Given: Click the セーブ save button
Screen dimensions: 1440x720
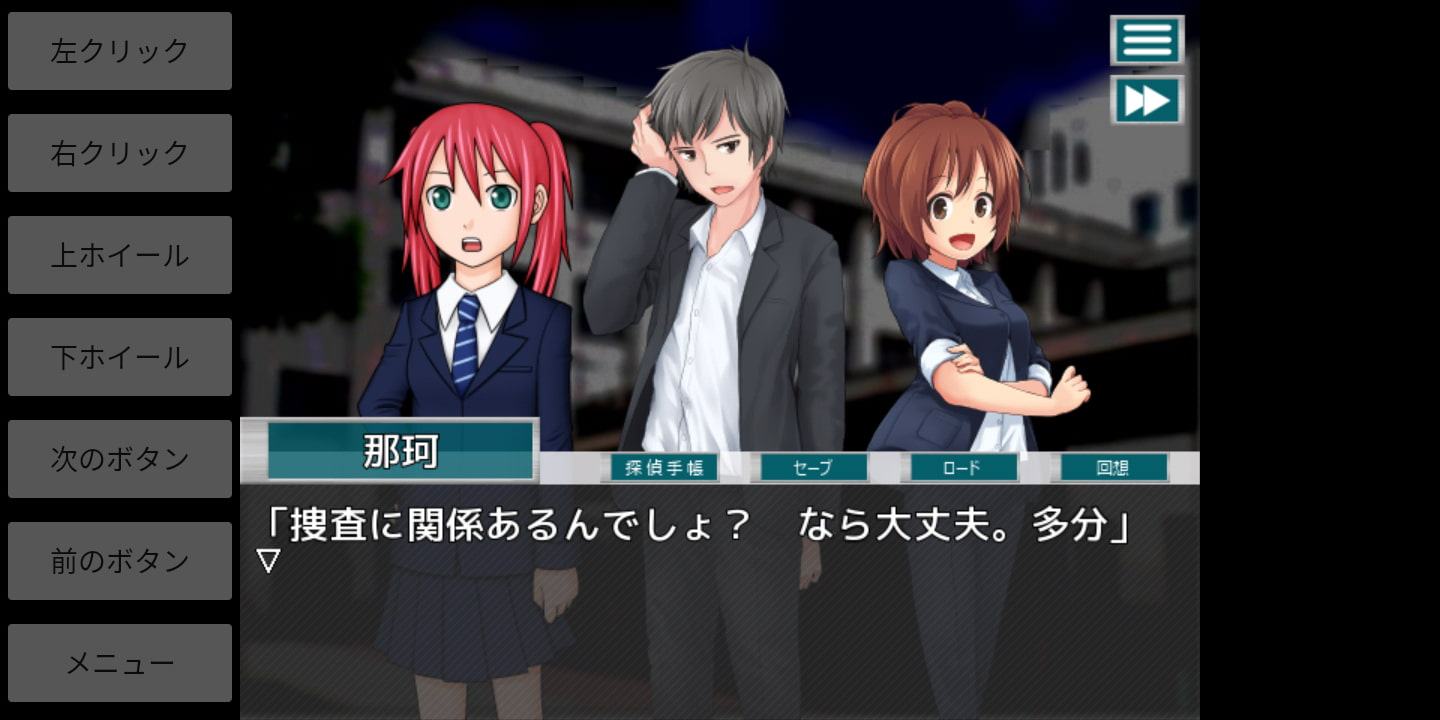Looking at the screenshot, I should (x=814, y=467).
